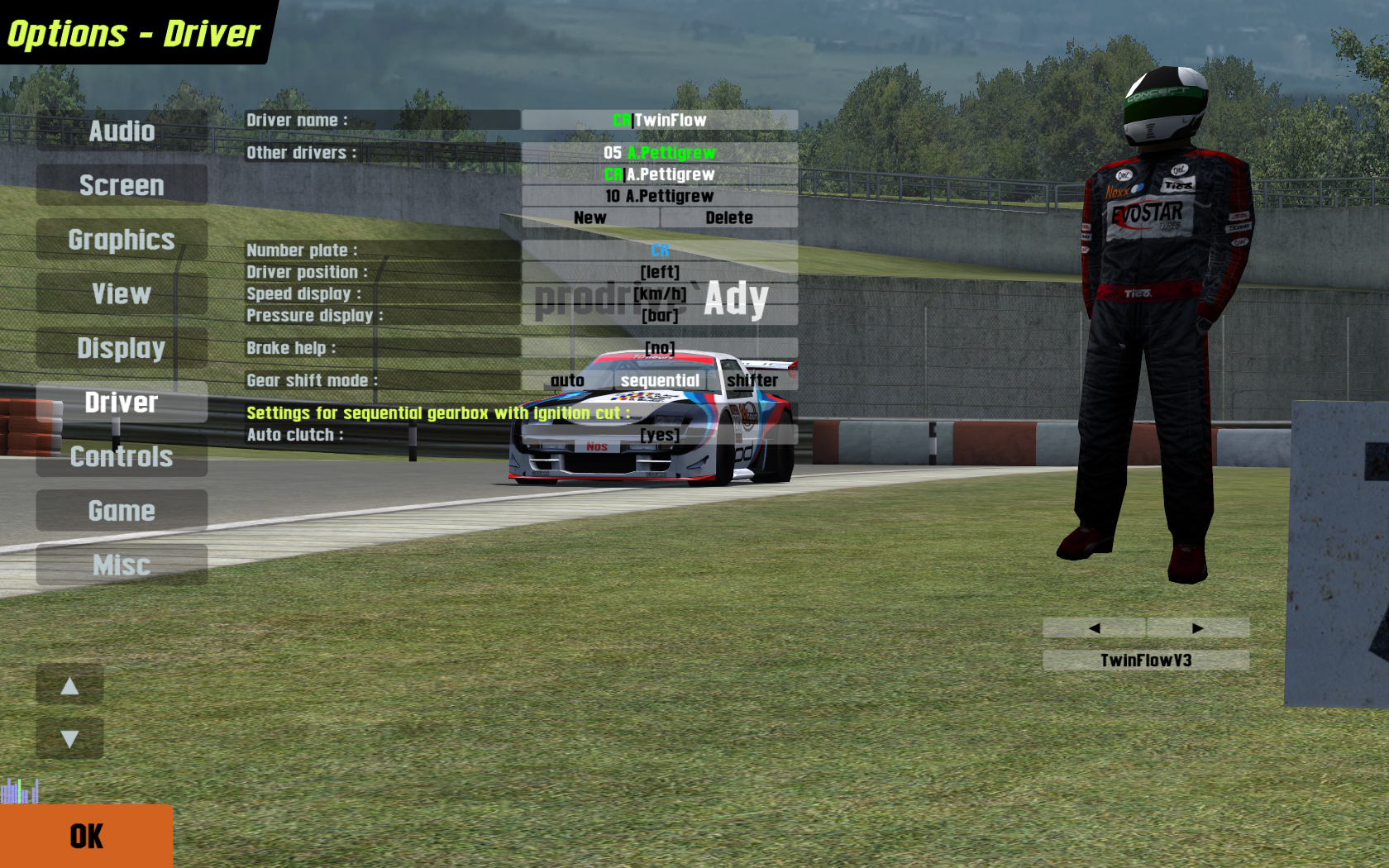Viewport: 1389px width, 868px height.
Task: Go to the Display options
Action: point(122,348)
